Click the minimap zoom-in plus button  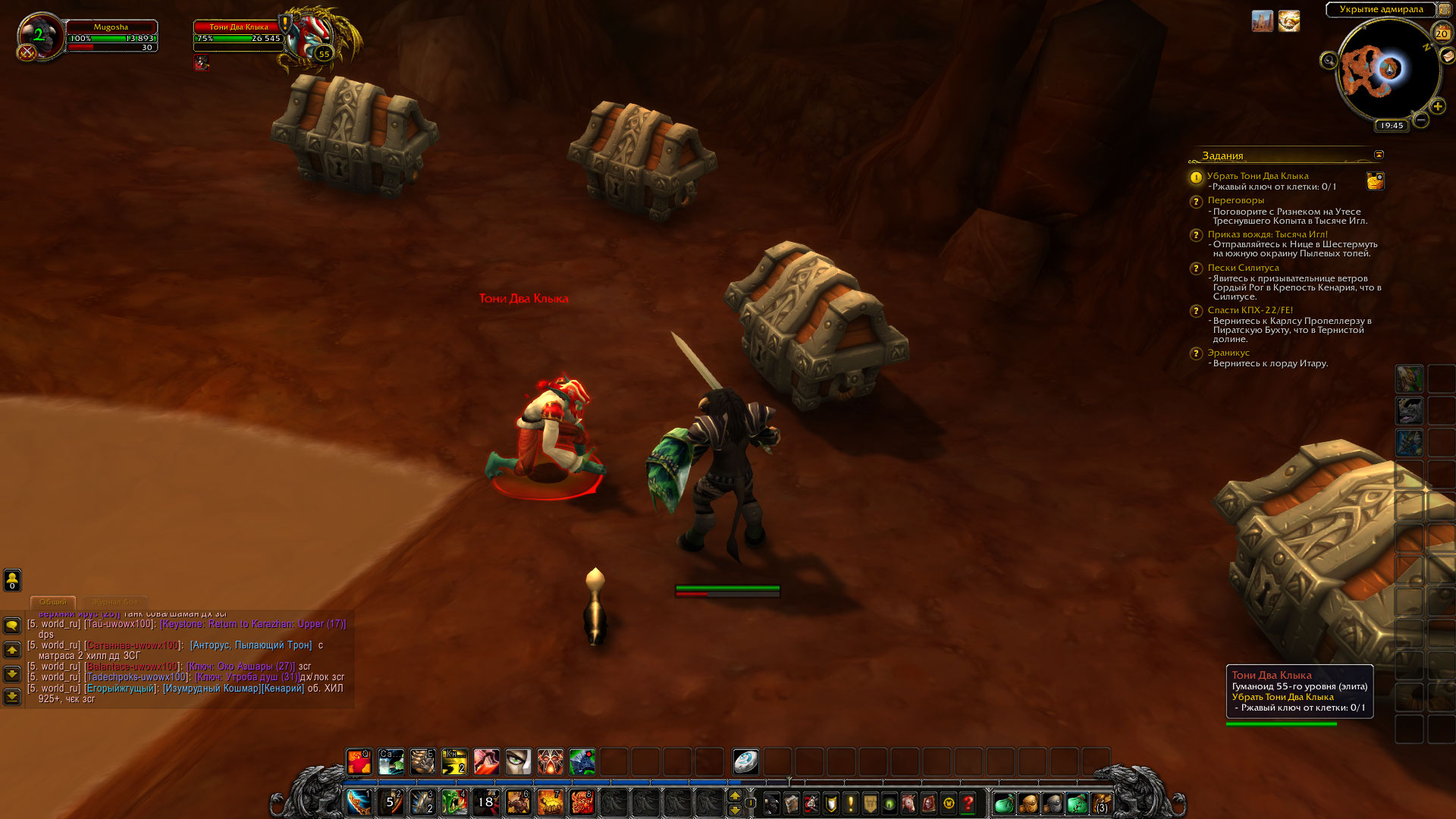point(1437,107)
